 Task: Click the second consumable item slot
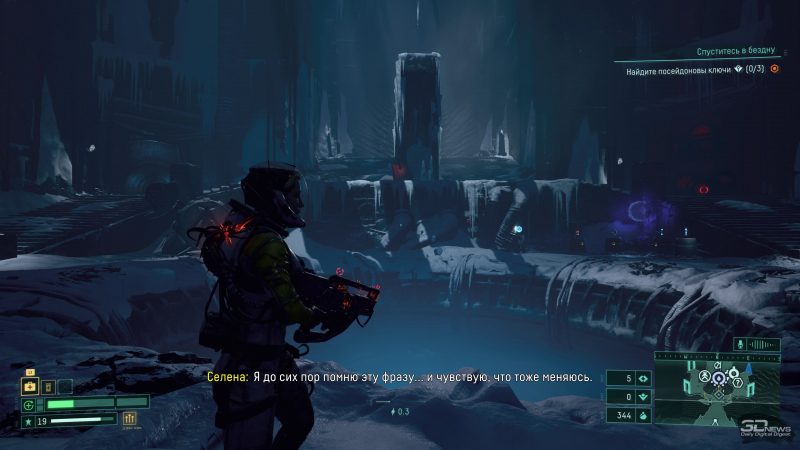tap(47, 386)
